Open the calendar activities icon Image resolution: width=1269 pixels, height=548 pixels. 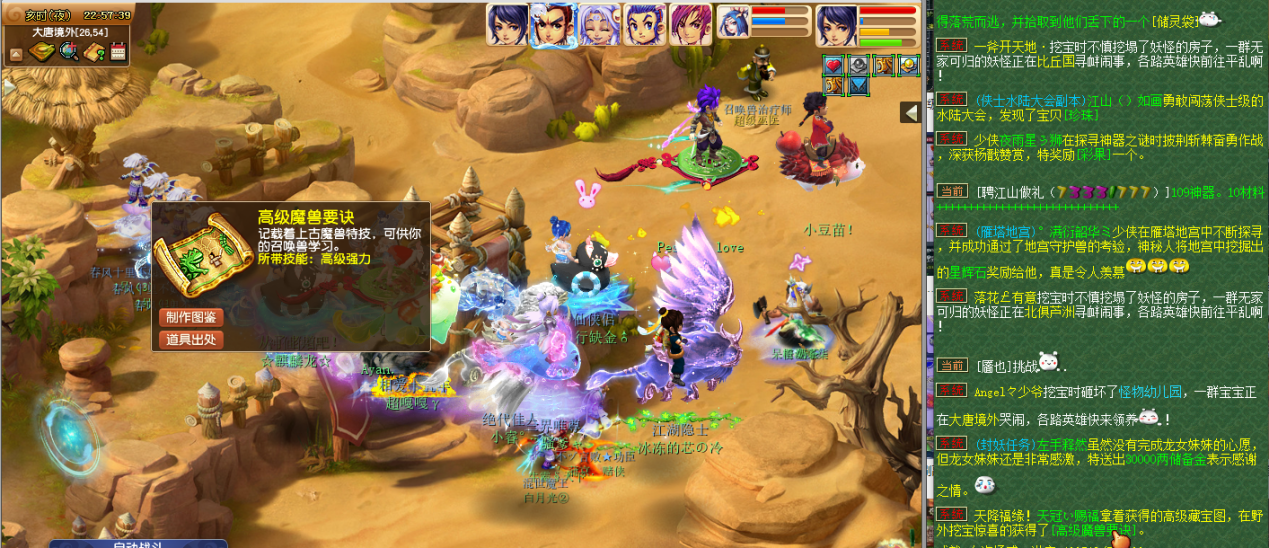point(119,51)
